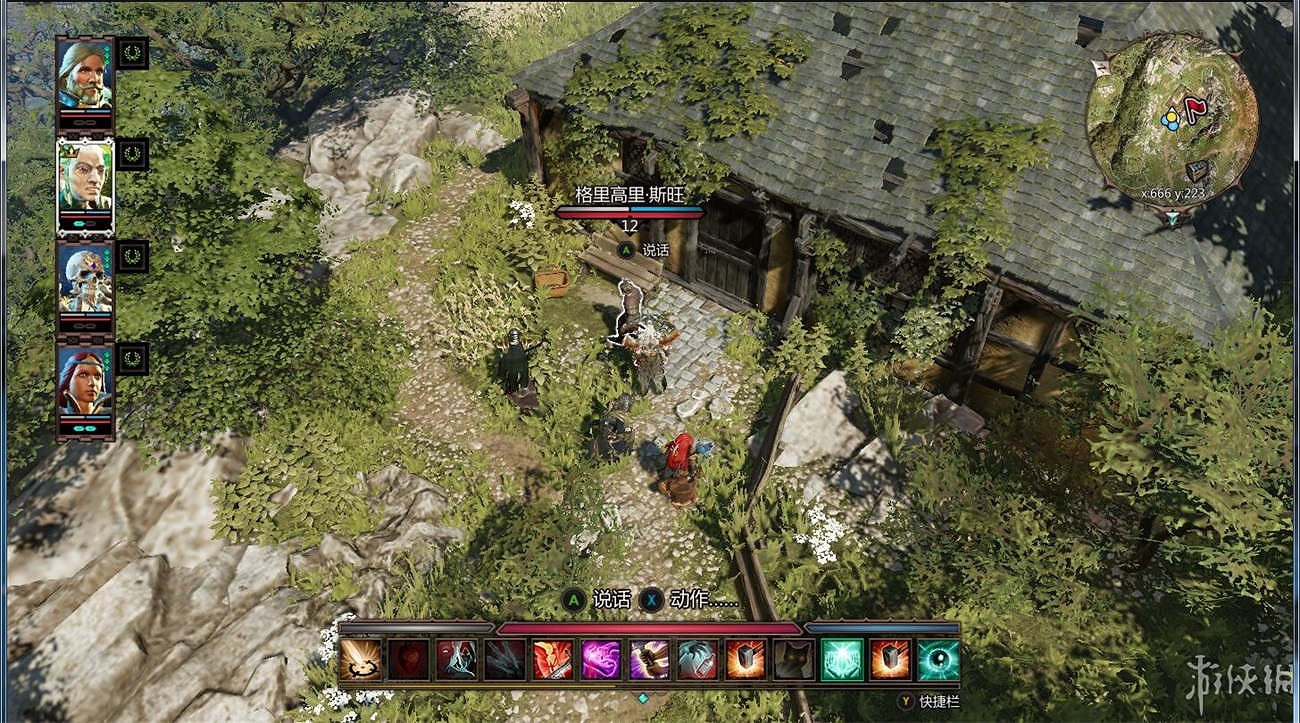This screenshot has width=1300, height=723.
Task: Activate the purple hammer strike skill
Action: coord(649,660)
